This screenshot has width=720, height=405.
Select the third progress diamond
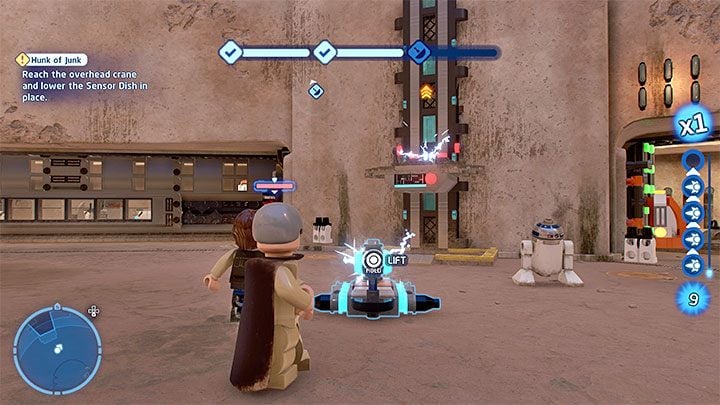click(x=418, y=52)
